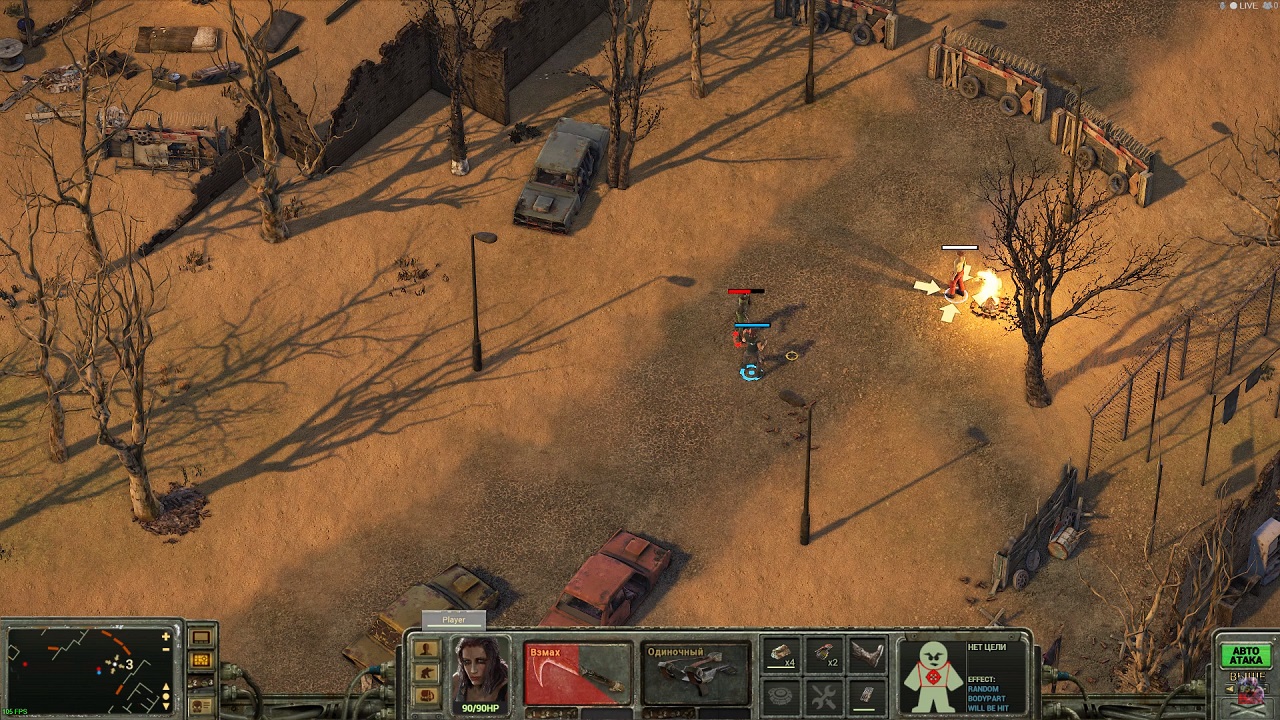Viewport: 1280px width, 720px height.
Task: Click the minimap down arrow
Action: (166, 704)
